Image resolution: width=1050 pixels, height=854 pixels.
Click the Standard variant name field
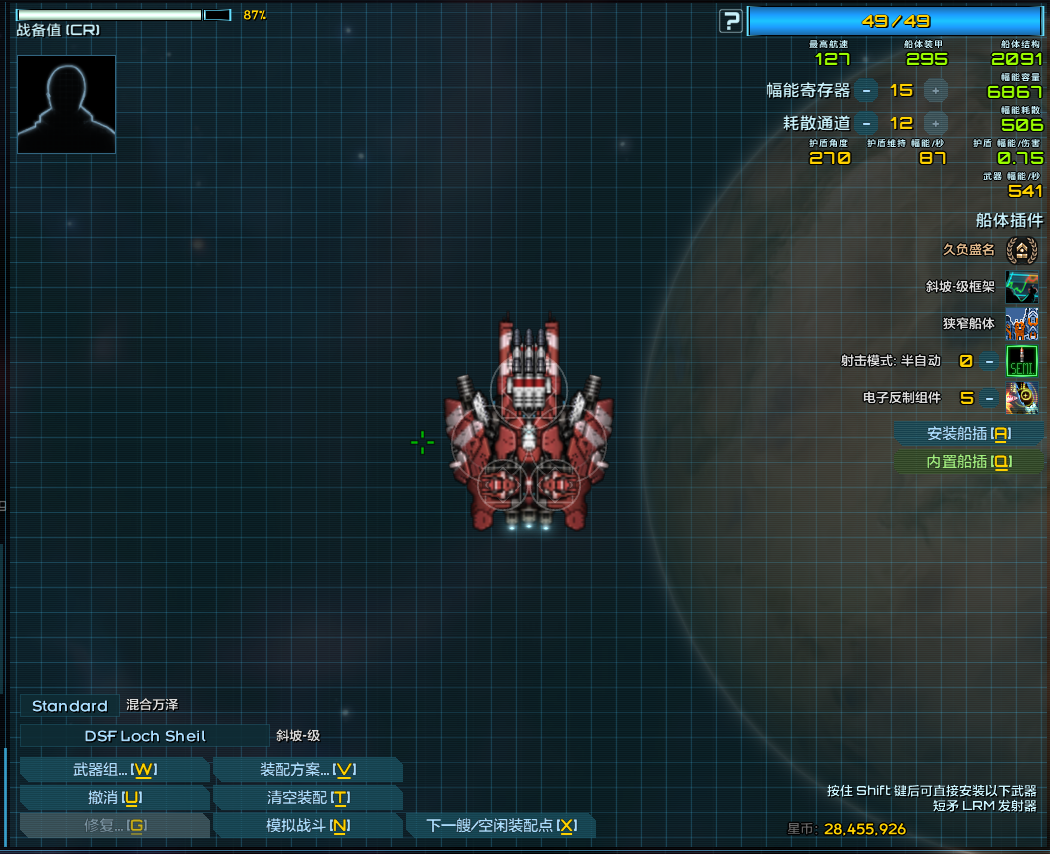69,706
